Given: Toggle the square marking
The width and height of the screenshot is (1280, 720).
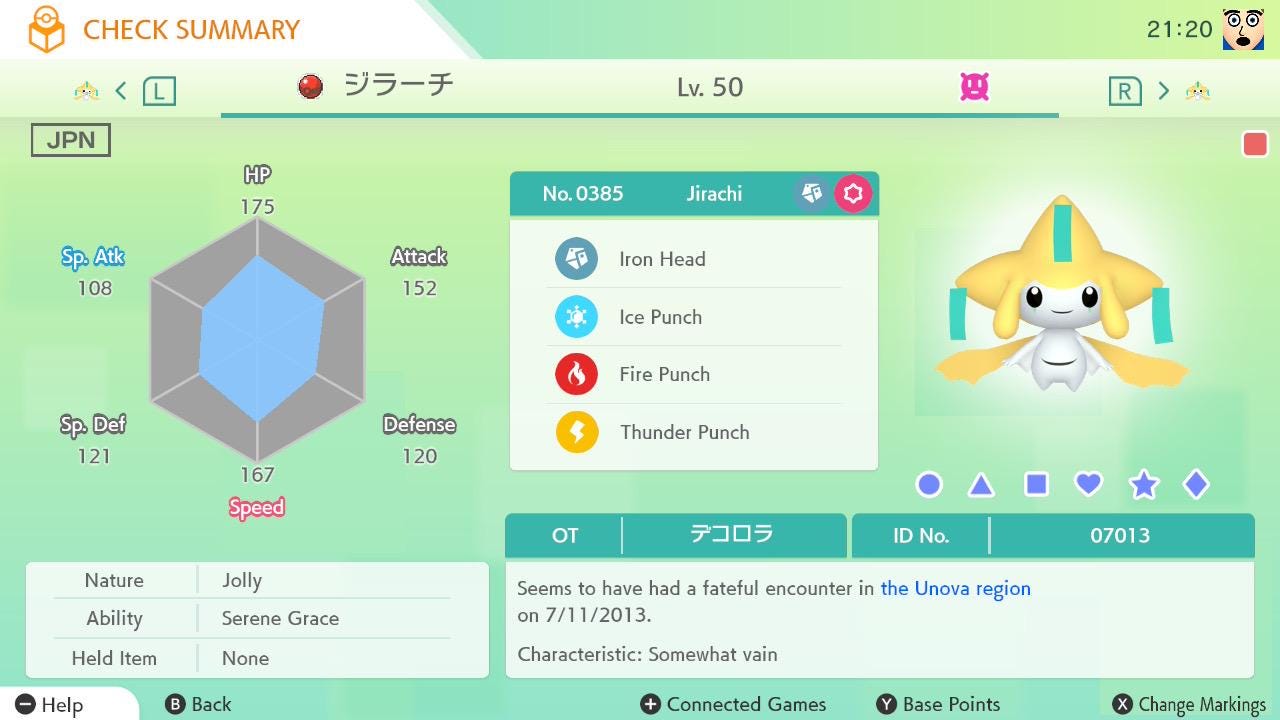Looking at the screenshot, I should coord(1036,485).
